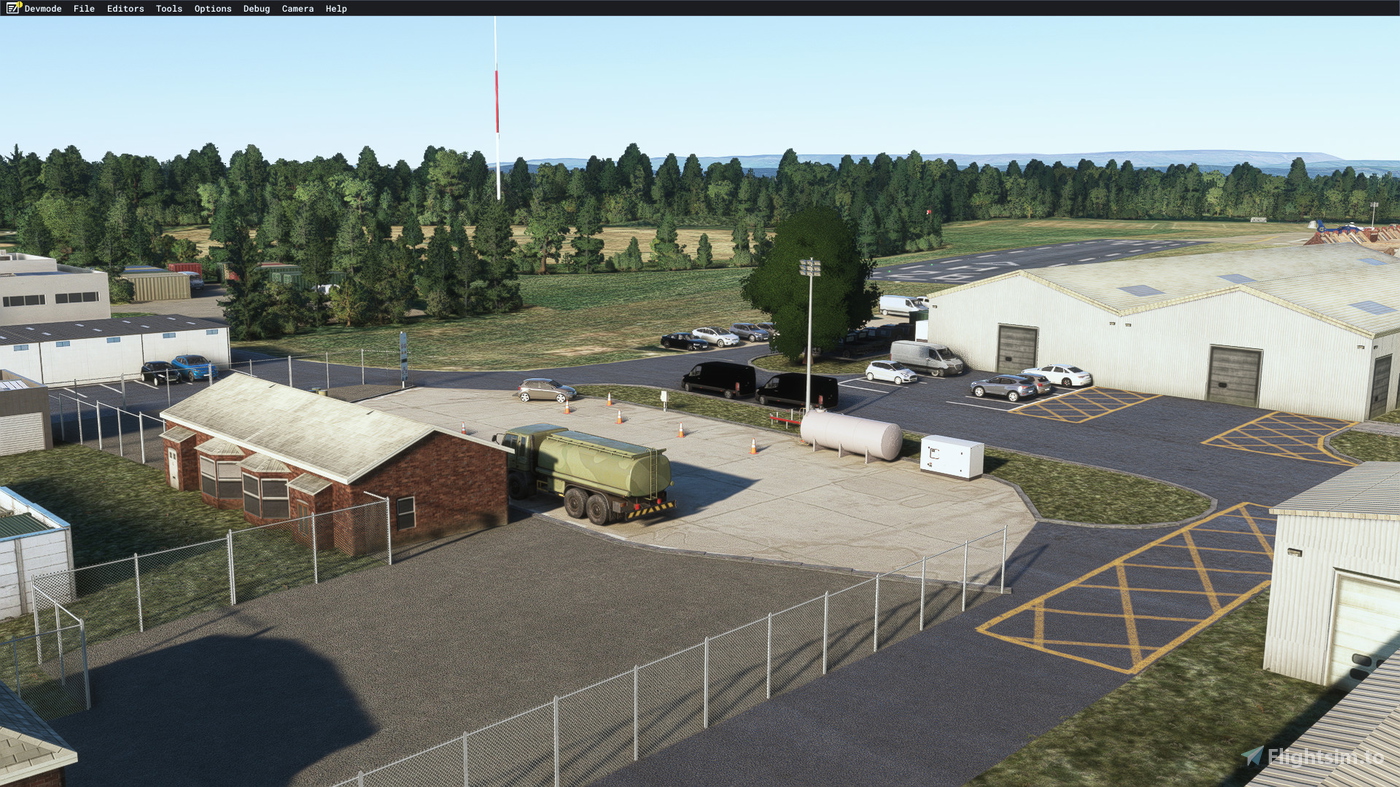Click the white generator cabinet
Viewport: 1400px width, 787px height.
point(949,456)
